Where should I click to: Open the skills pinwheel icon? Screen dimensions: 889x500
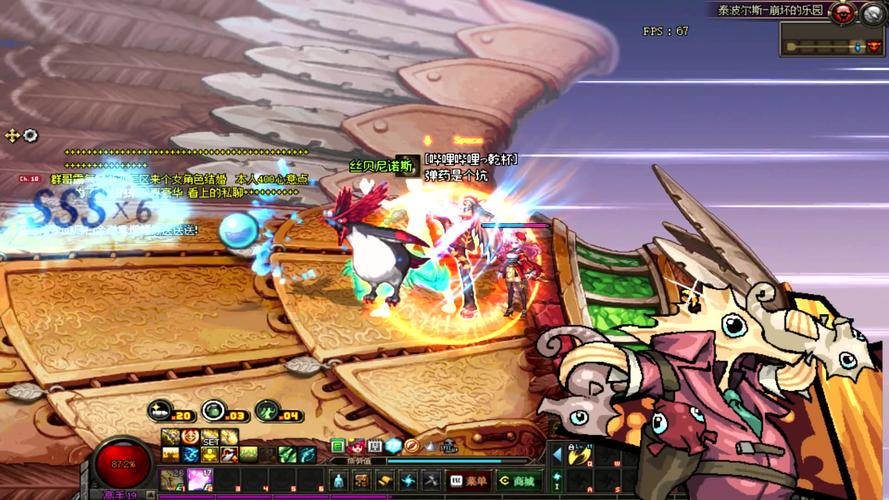pyautogui.click(x=408, y=481)
